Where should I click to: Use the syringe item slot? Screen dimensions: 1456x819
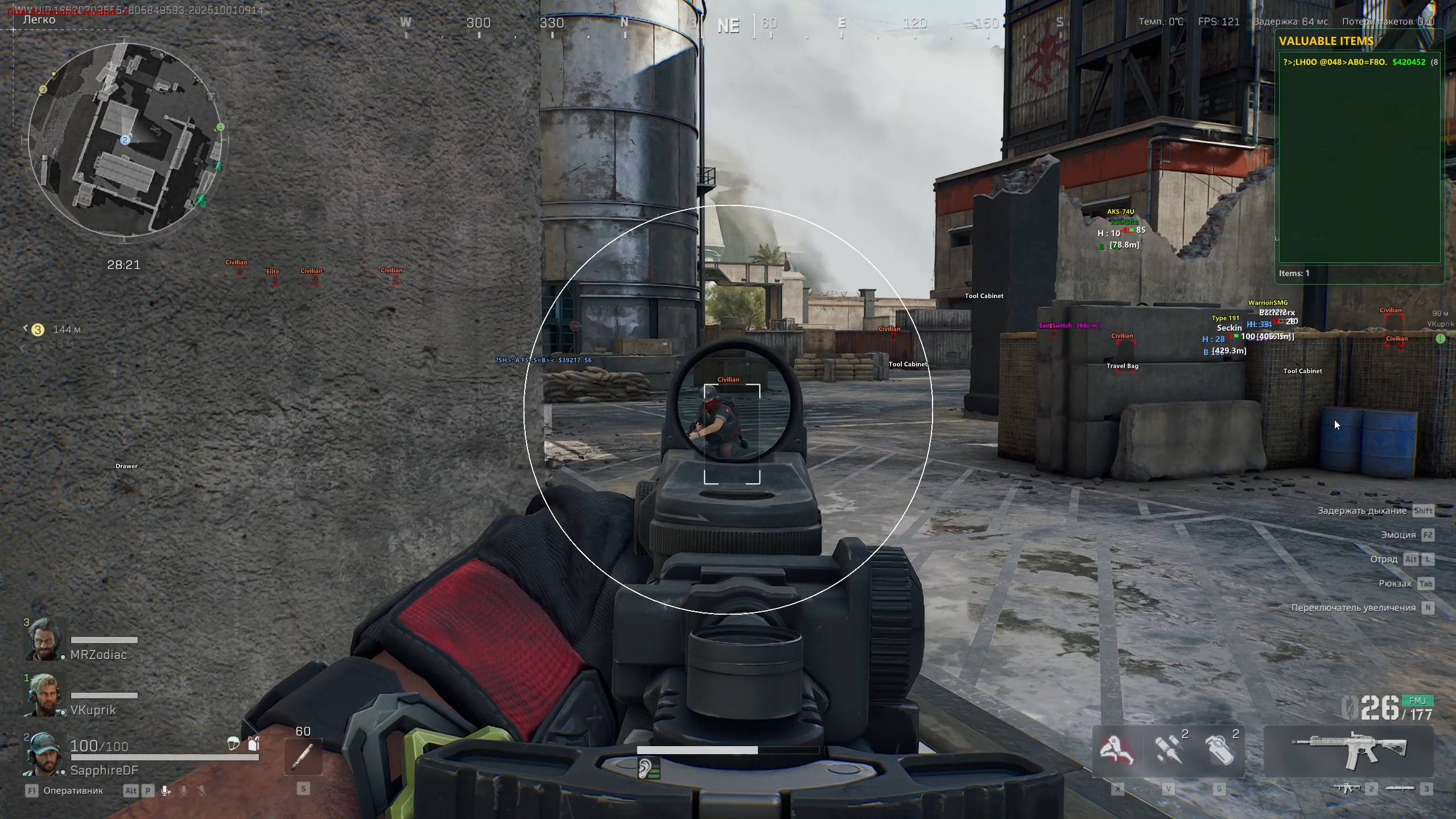tap(303, 757)
